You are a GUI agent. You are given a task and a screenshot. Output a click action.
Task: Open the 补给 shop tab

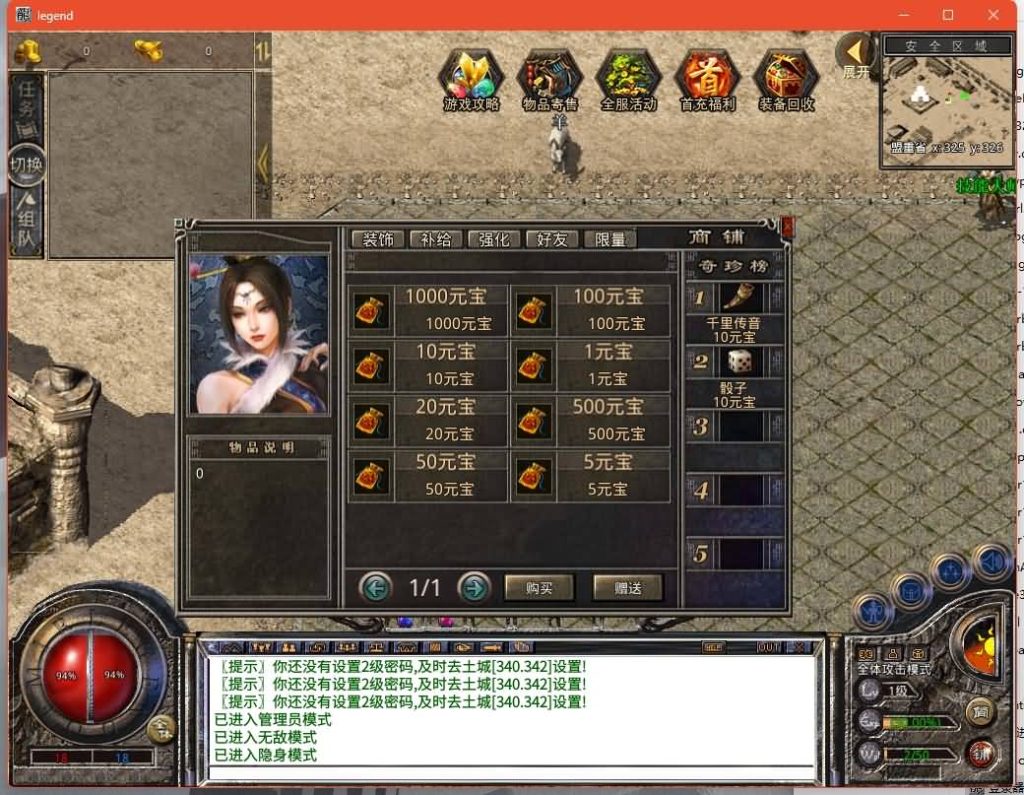[436, 239]
